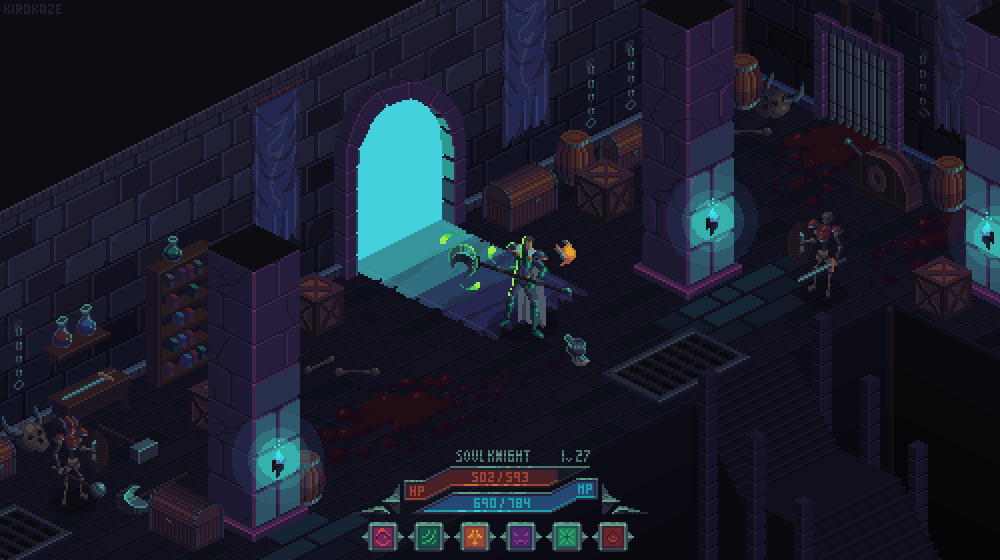
Task: Trigger the orange winged sword ability
Action: (x=473, y=537)
